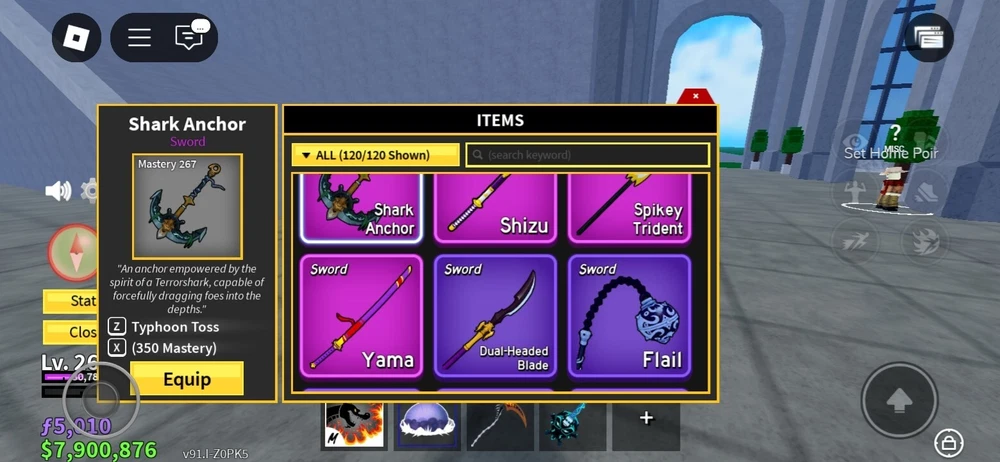Screen dimensions: 1000x462
Task: Open the Roblox logo menu
Action: [x=77, y=38]
